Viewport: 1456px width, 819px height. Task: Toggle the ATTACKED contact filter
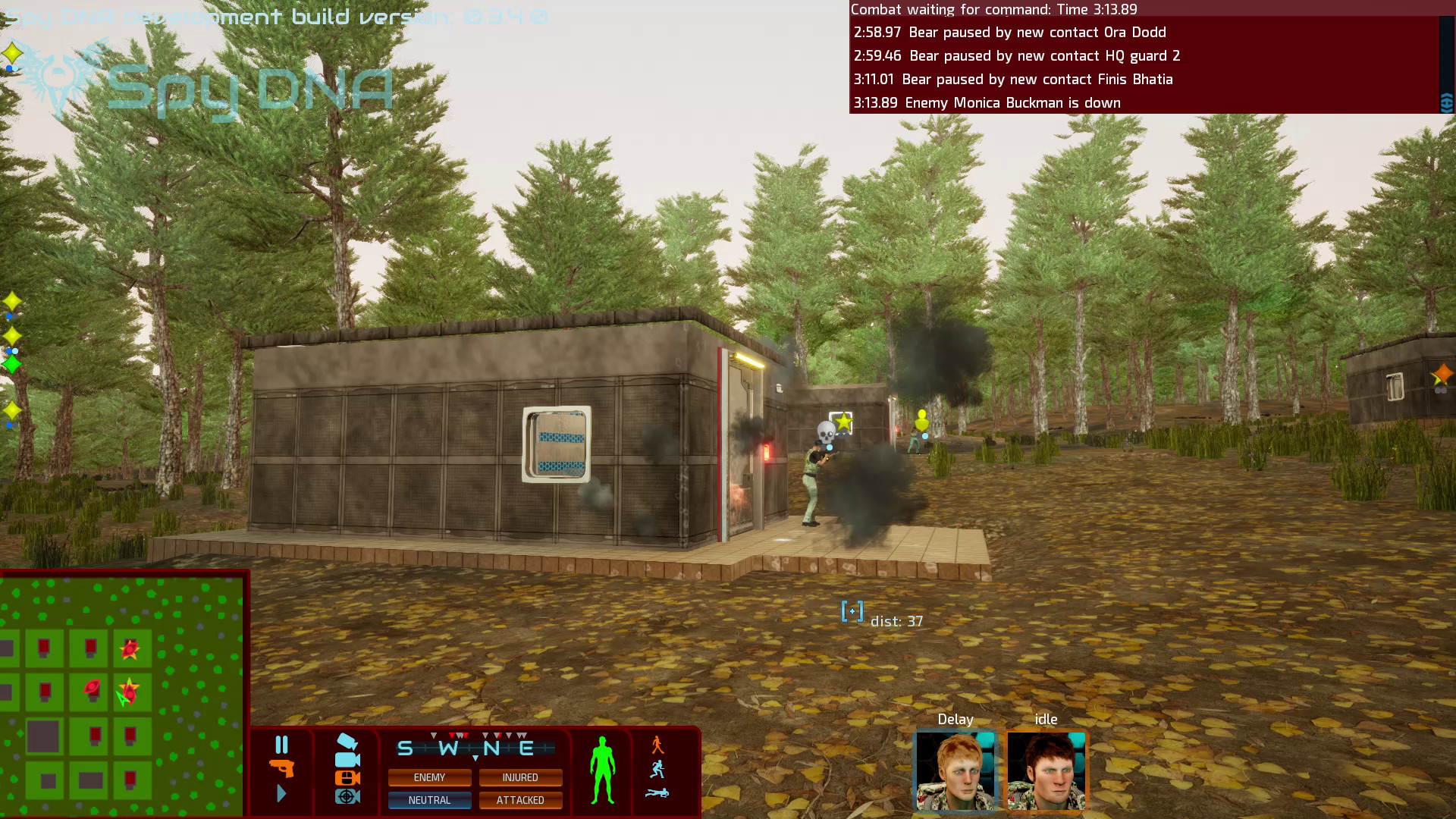(x=521, y=801)
